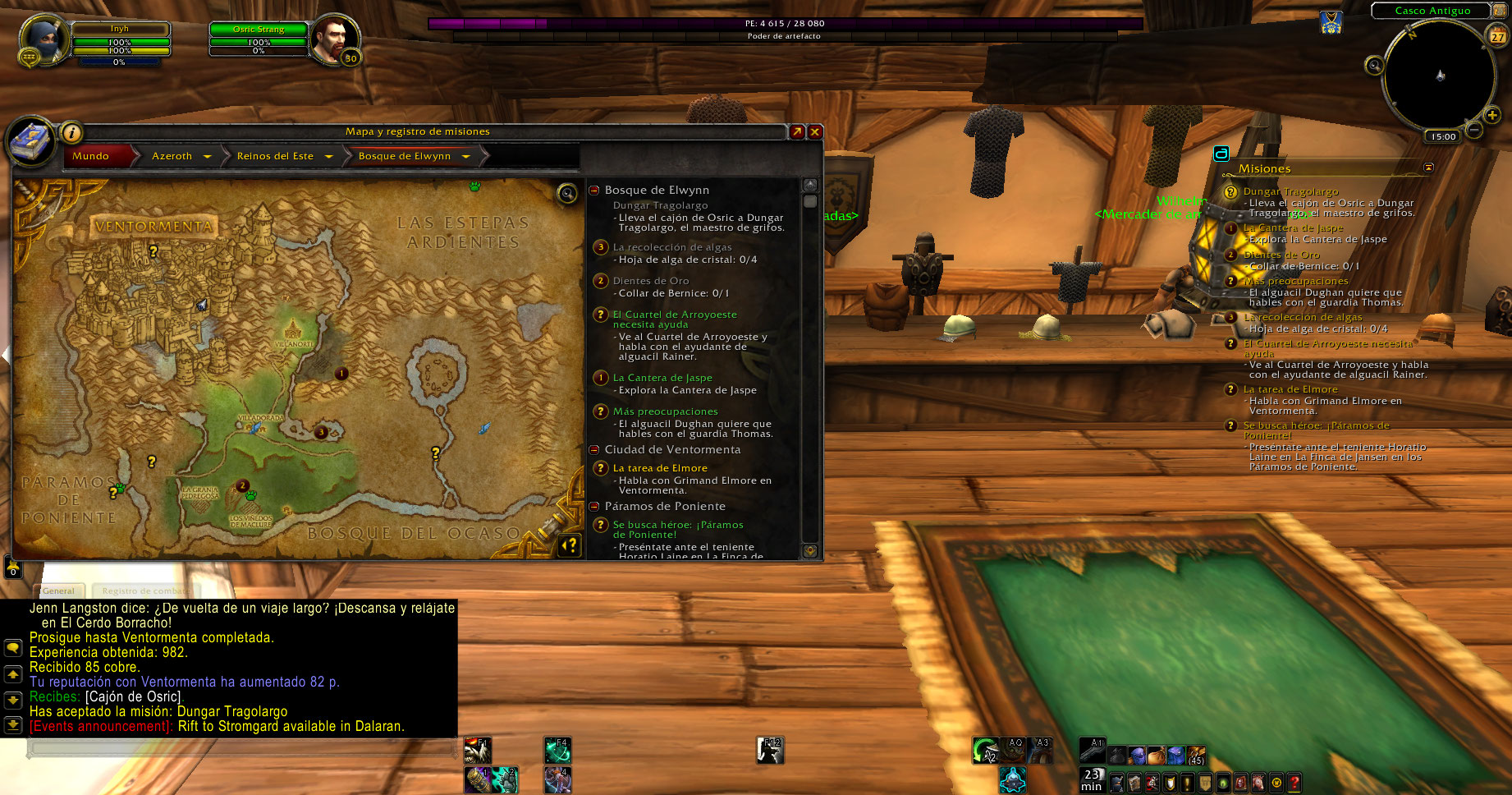Open the Bosque de Elwynn dropdown
This screenshot has height=795, width=1512.
pos(465,156)
